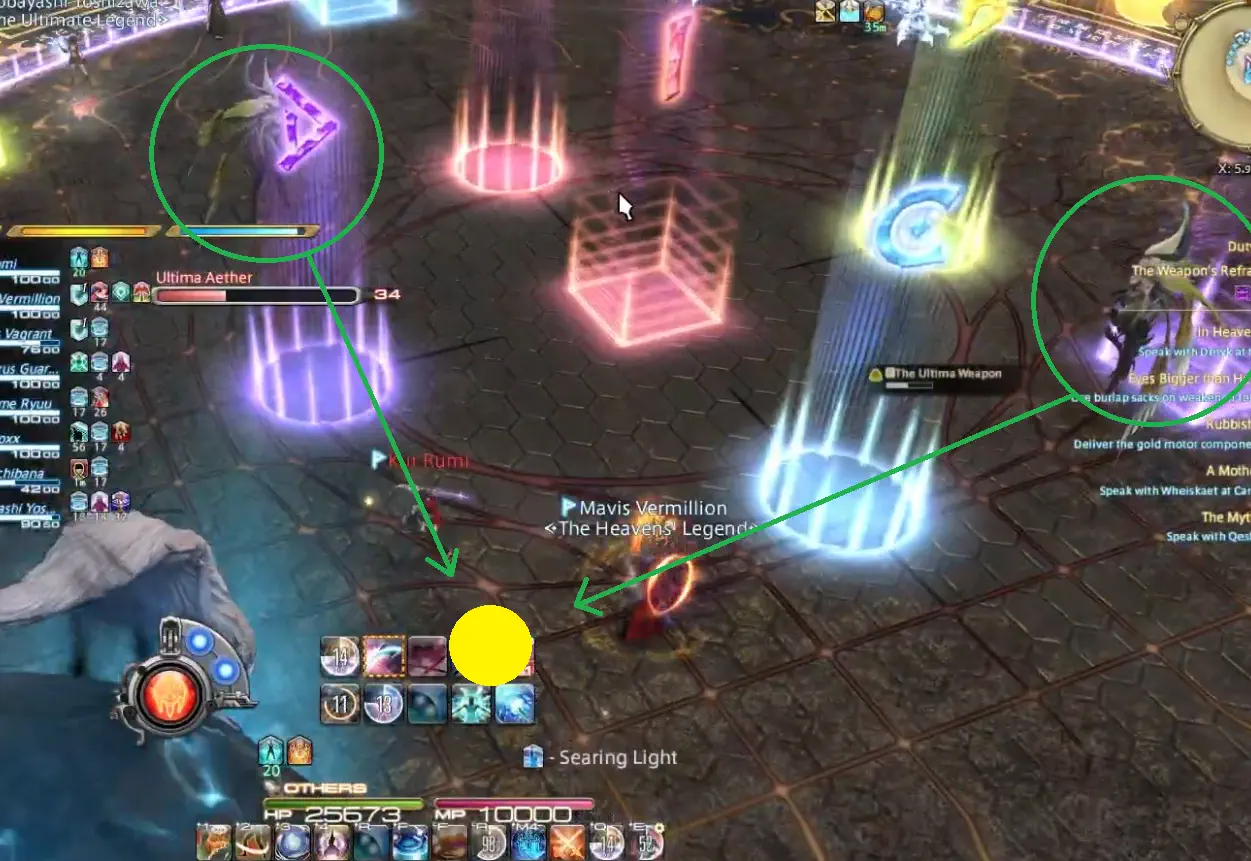
Task: Use the blue glyph ability on M4
Action: point(530,844)
